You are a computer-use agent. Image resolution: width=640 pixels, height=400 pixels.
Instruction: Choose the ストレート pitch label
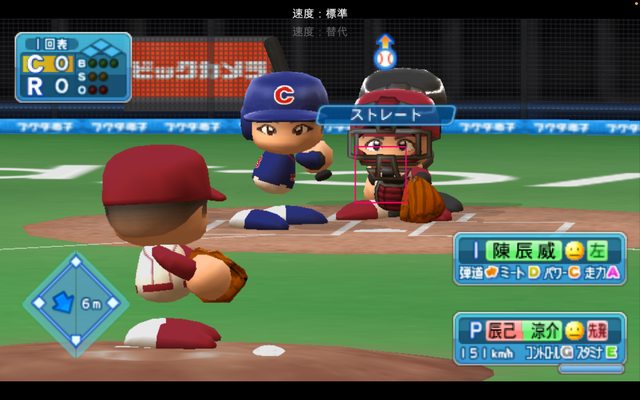pos(386,115)
